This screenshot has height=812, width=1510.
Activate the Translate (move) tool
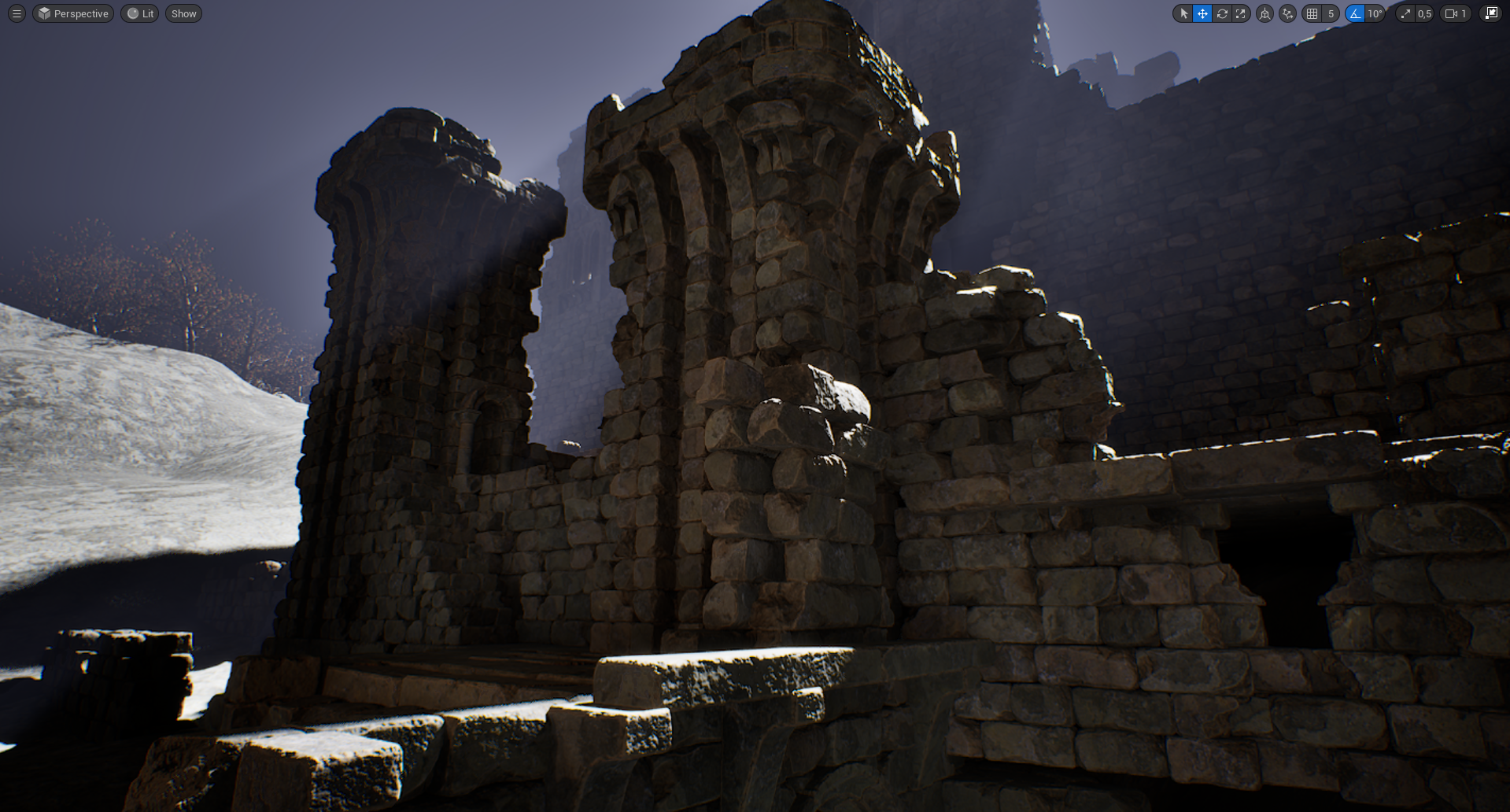click(1202, 13)
